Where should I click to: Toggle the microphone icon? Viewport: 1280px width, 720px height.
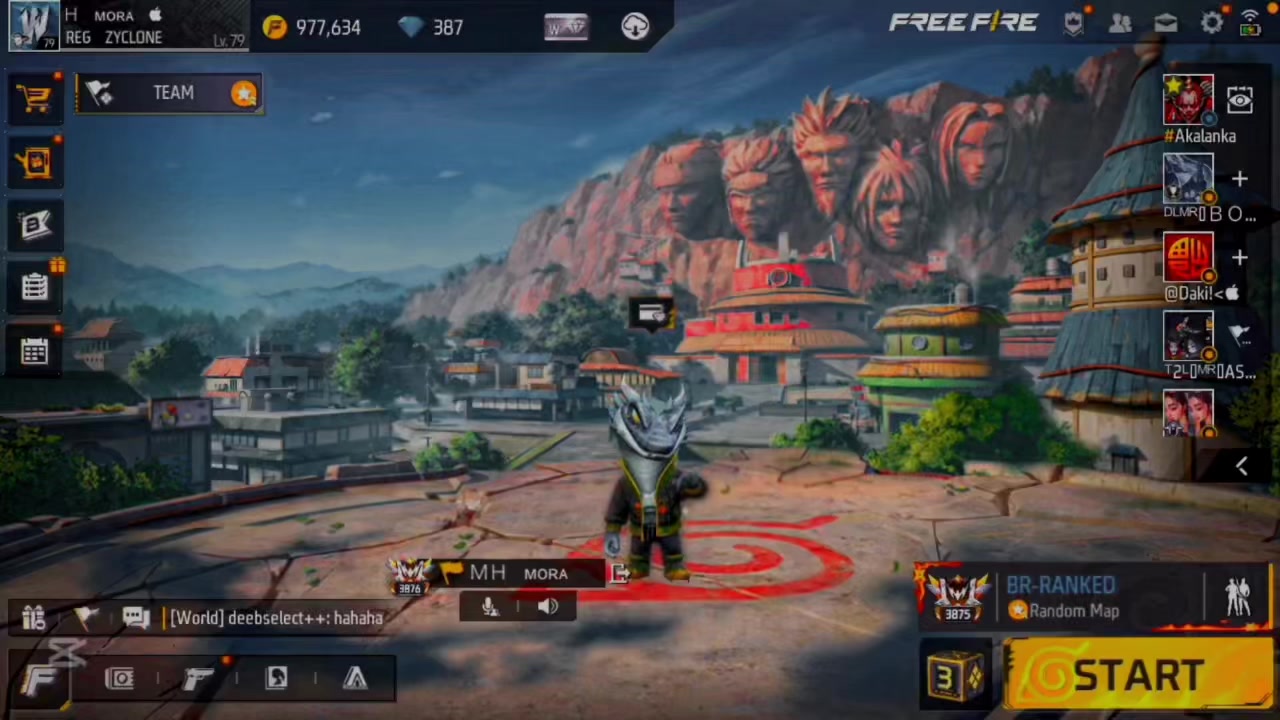coord(490,606)
